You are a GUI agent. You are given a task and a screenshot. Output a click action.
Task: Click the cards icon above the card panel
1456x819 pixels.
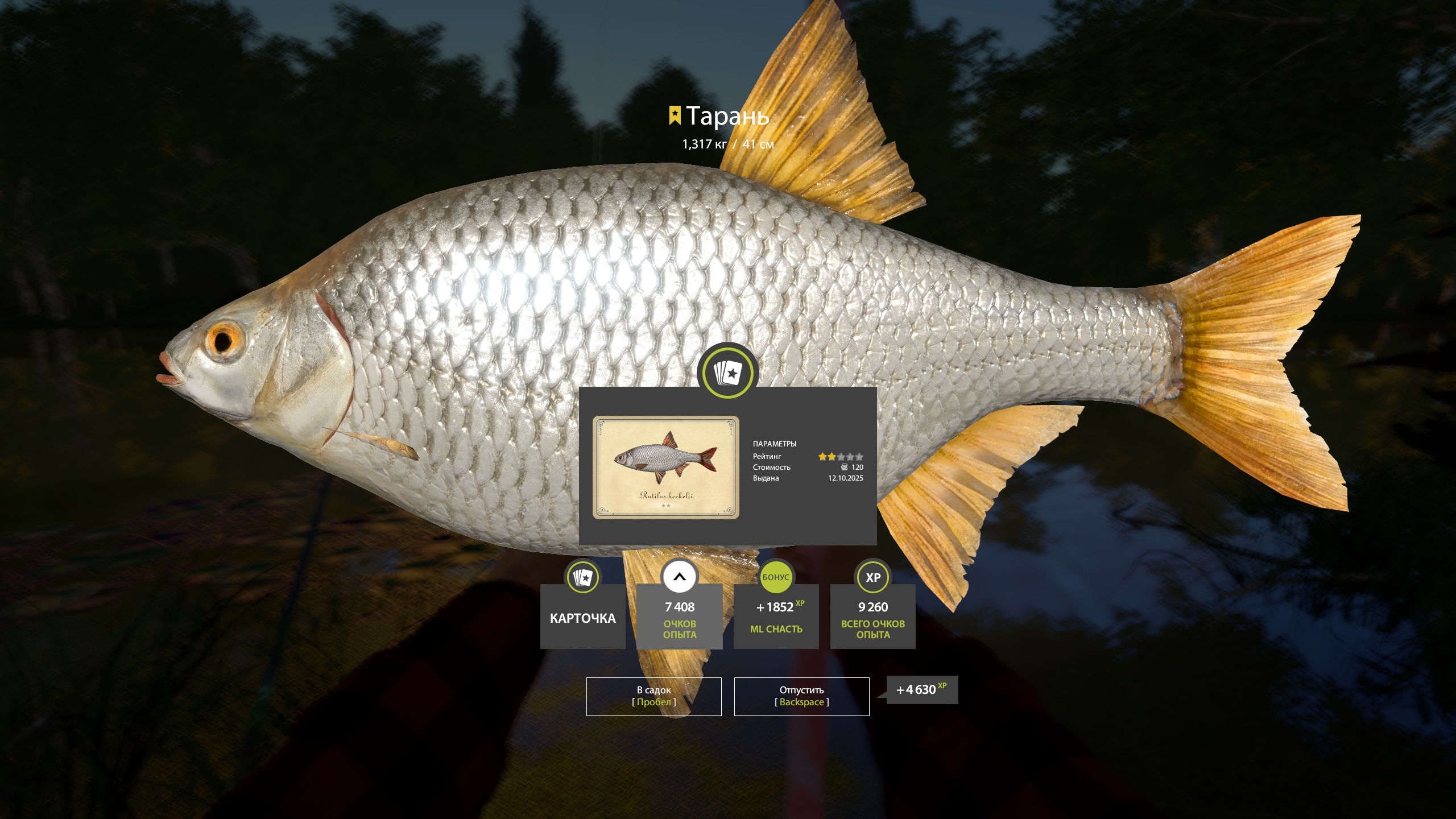(x=727, y=373)
